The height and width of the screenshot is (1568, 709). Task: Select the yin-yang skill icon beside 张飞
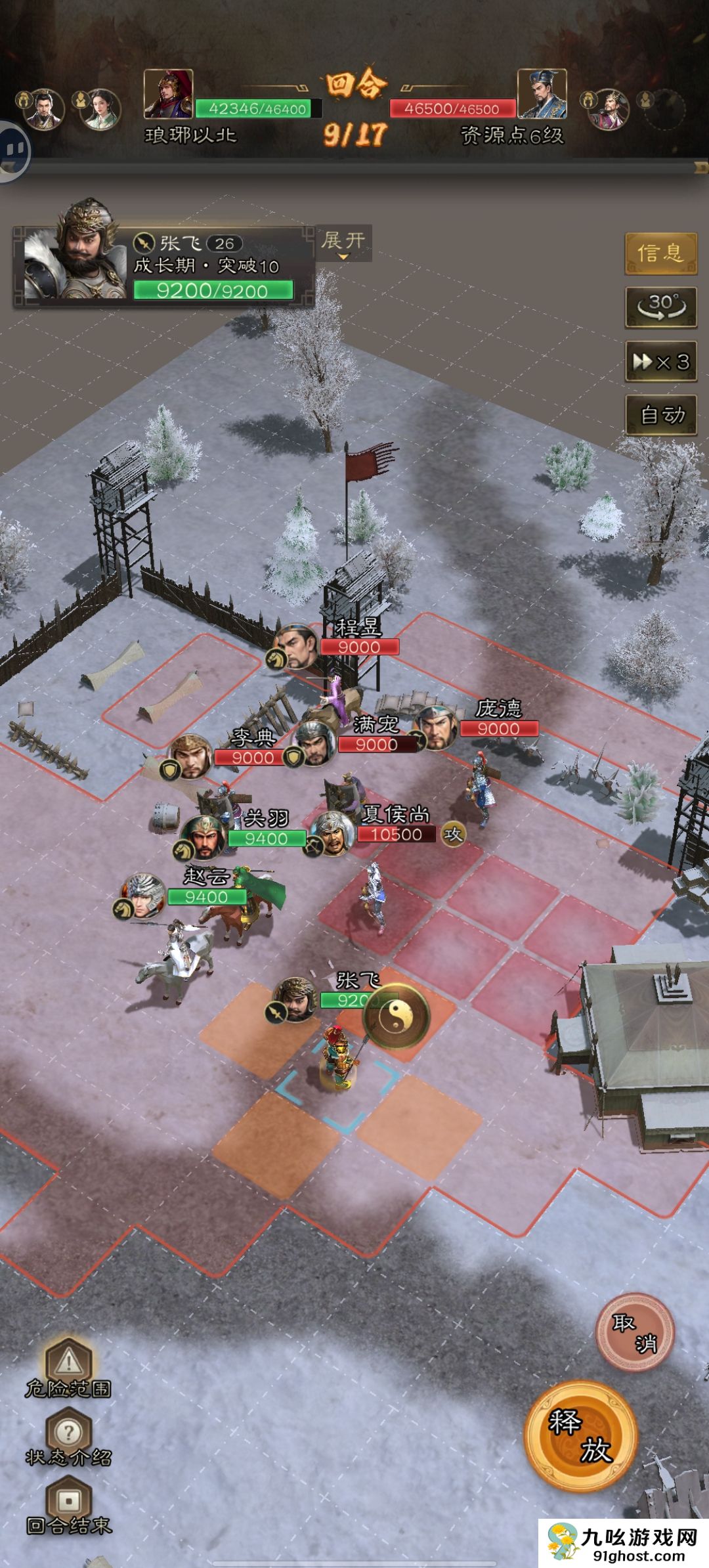click(397, 1017)
